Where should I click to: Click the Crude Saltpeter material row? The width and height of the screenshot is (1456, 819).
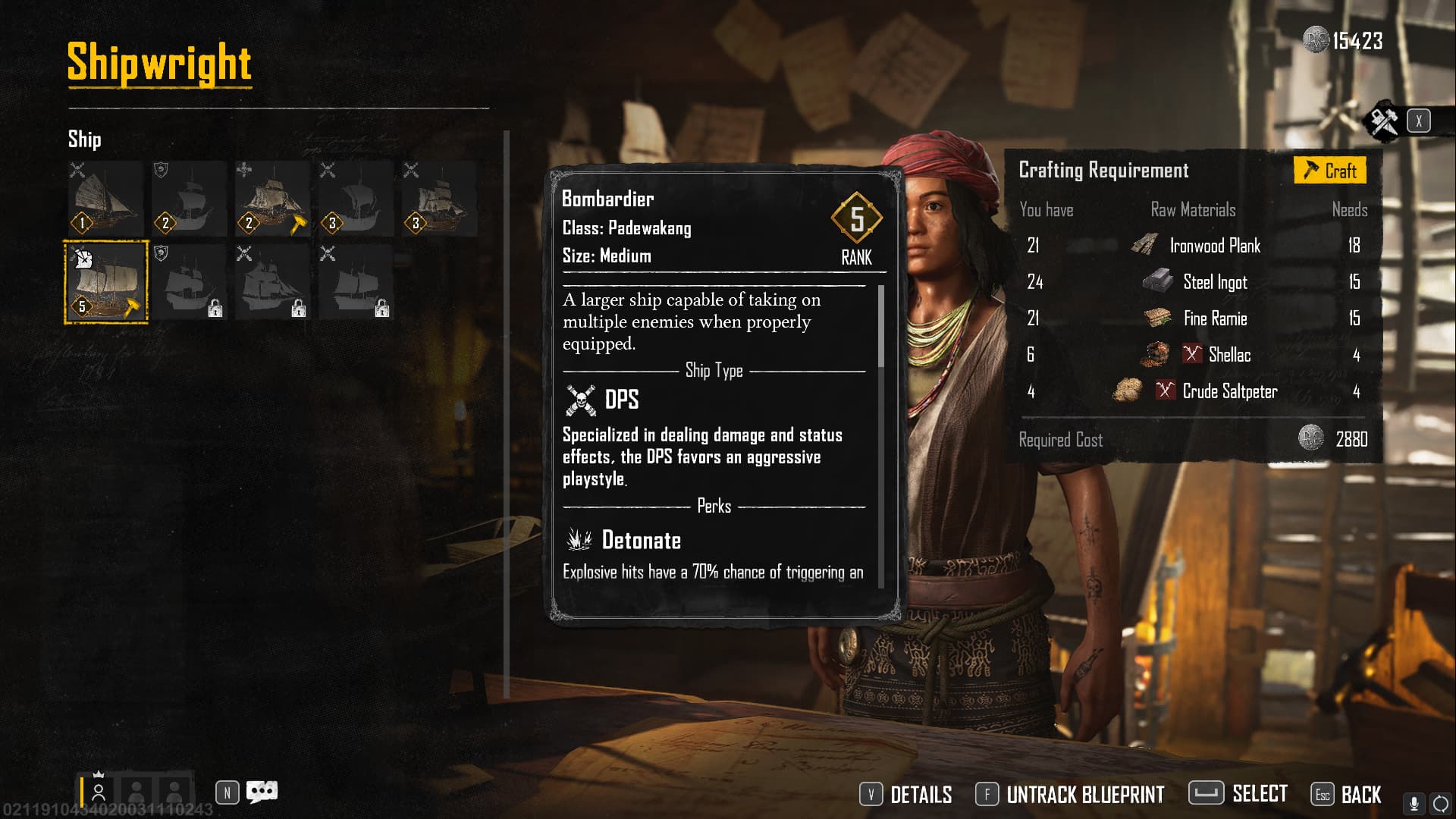[x=1193, y=391]
